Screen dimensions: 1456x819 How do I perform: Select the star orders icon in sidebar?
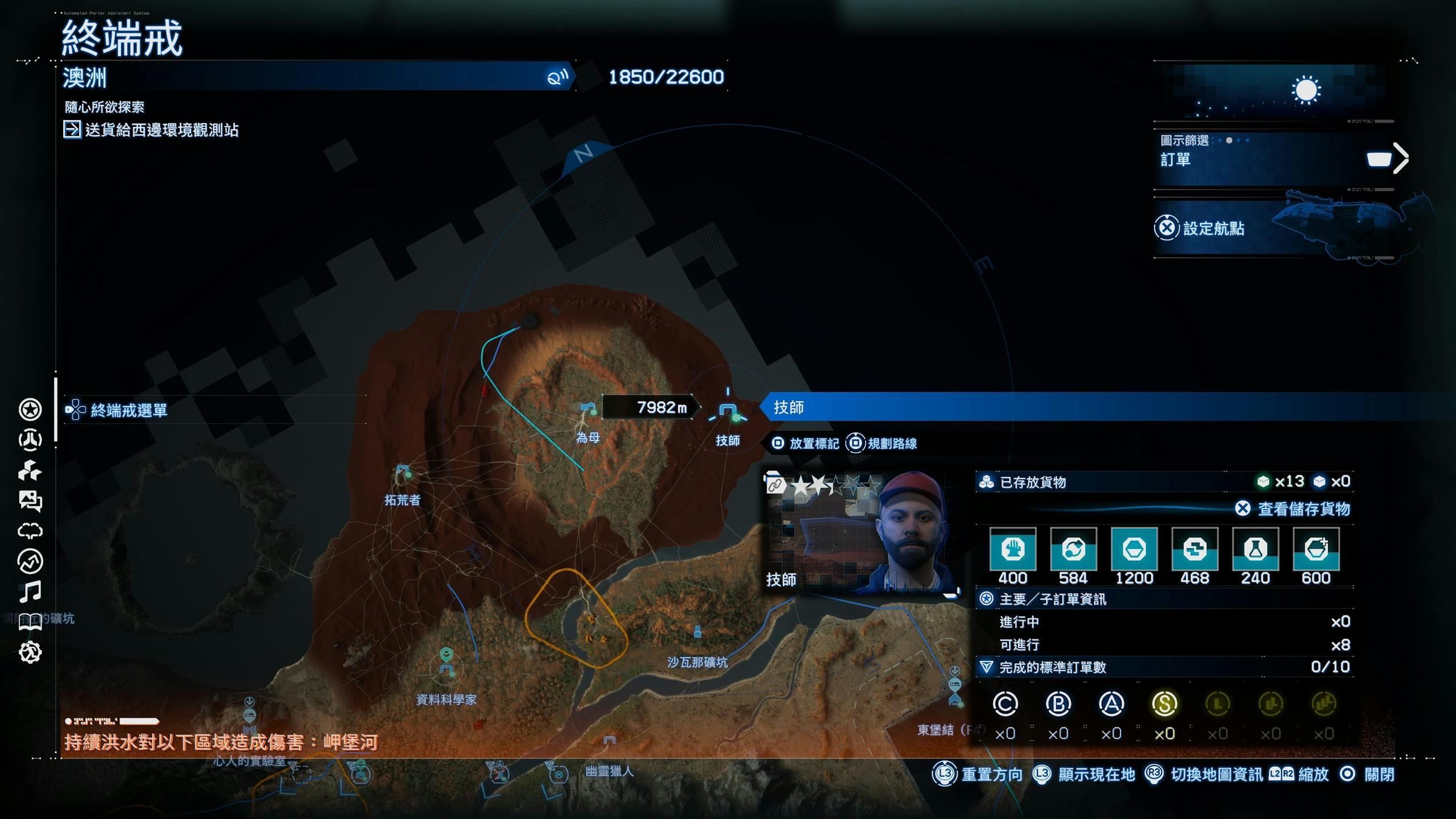(x=30, y=409)
